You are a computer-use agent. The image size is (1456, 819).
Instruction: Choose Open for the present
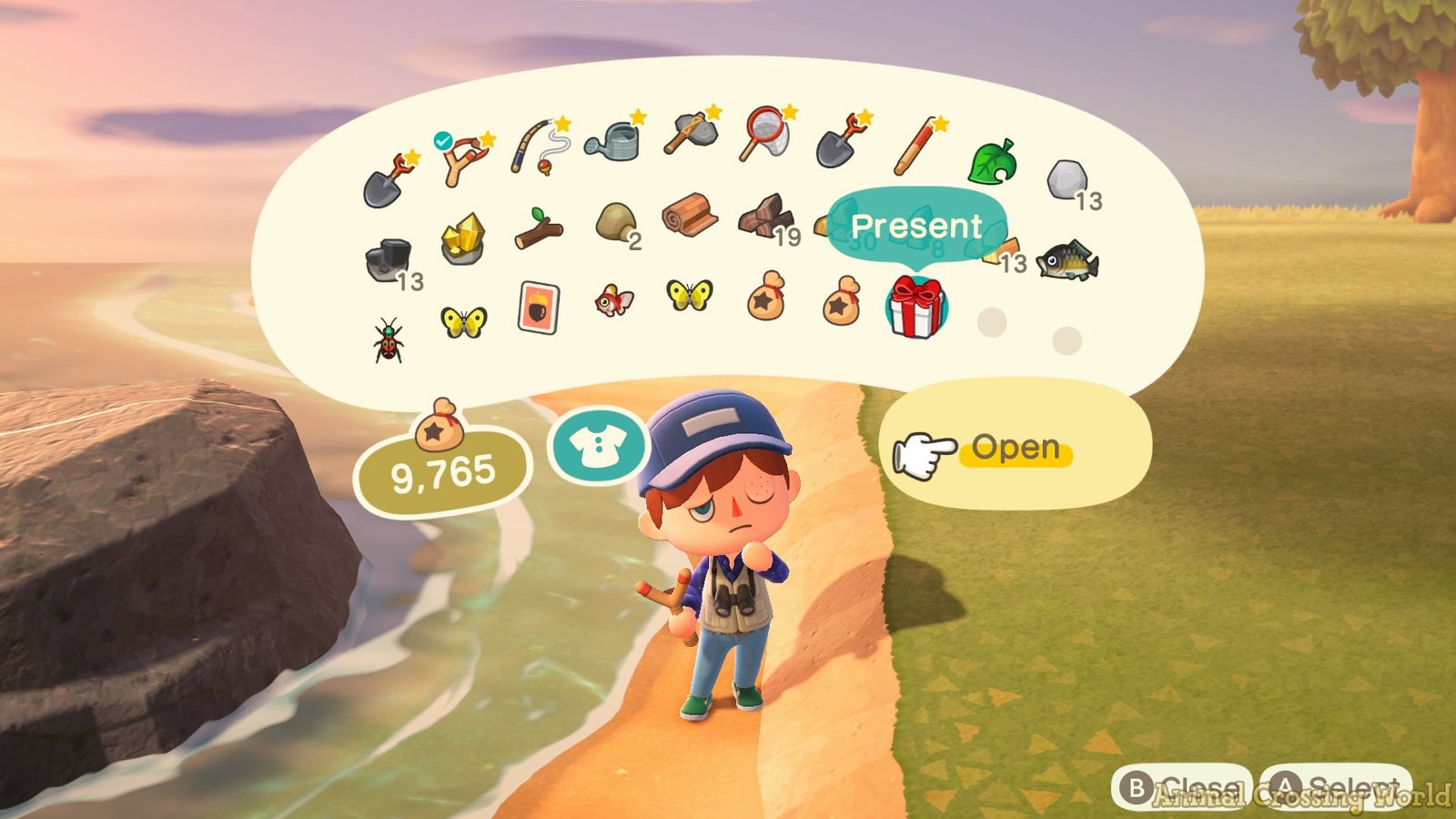point(1015,449)
